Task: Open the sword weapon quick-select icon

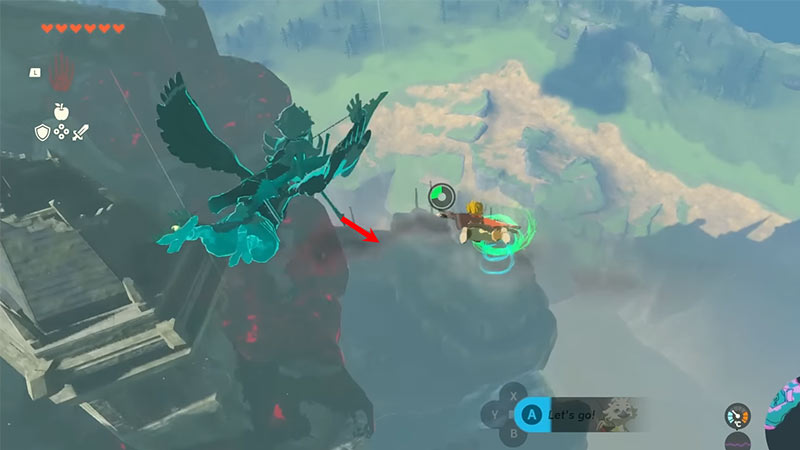Action: pos(81,131)
